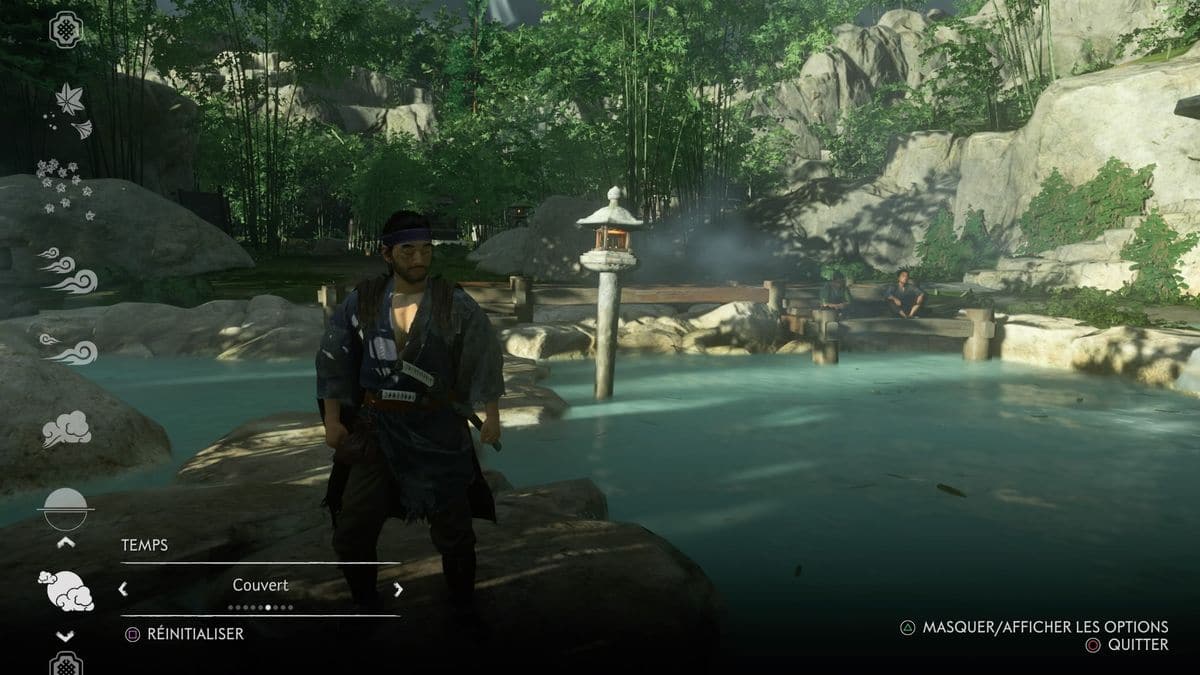Viewport: 1200px width, 675px height.
Task: Click the down chevron in the options list
Action: (x=66, y=636)
